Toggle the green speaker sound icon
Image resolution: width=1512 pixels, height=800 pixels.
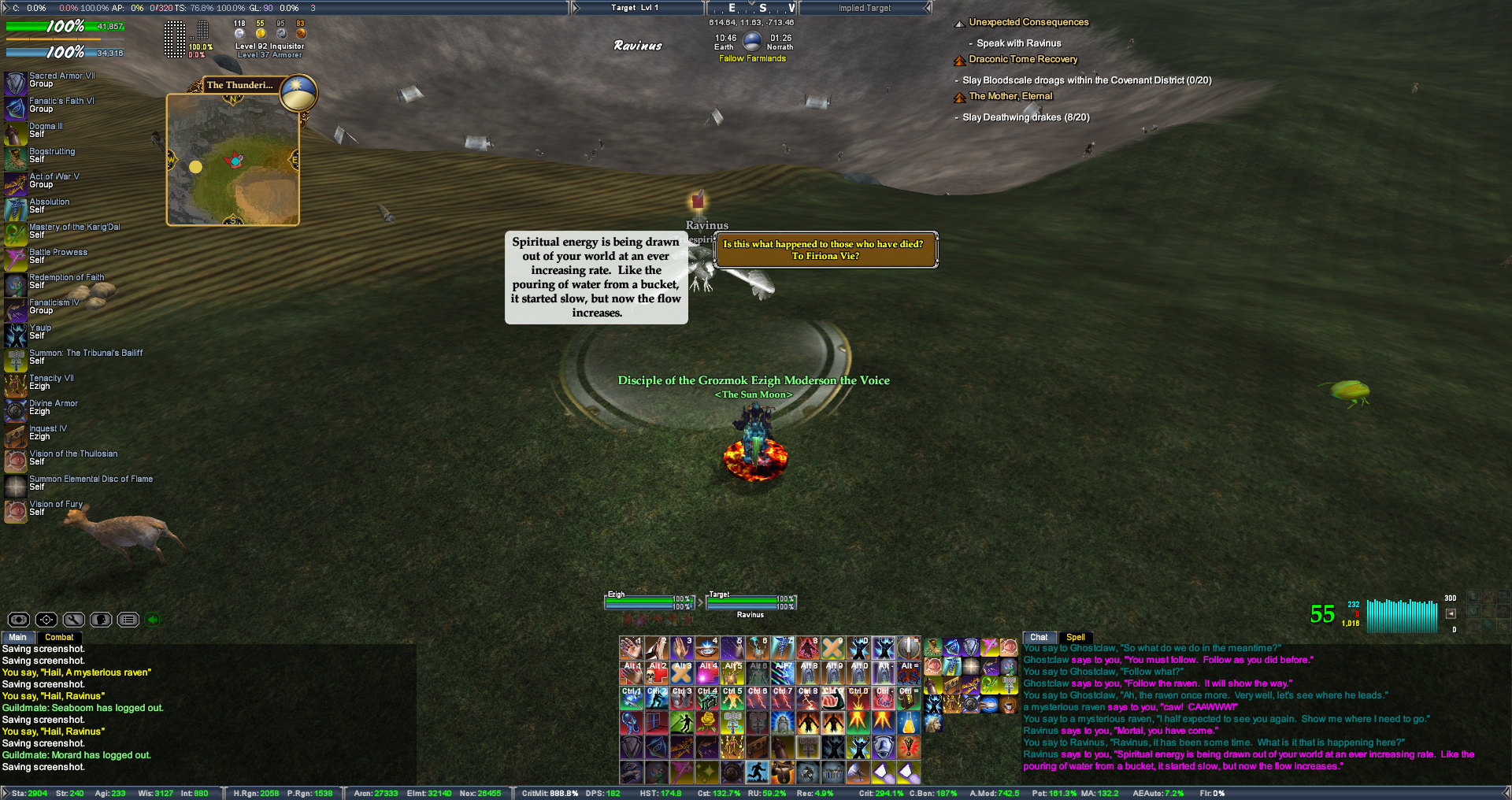tap(153, 620)
